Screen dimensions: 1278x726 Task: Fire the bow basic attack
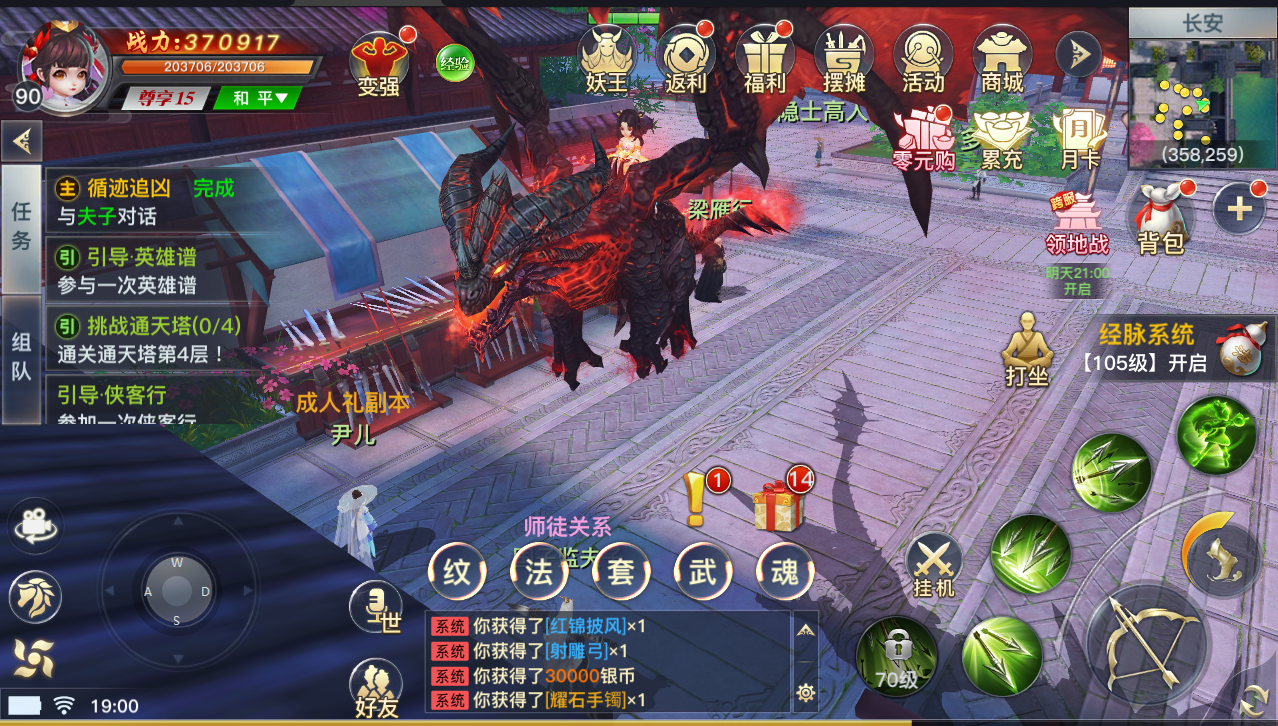[x=1144, y=637]
